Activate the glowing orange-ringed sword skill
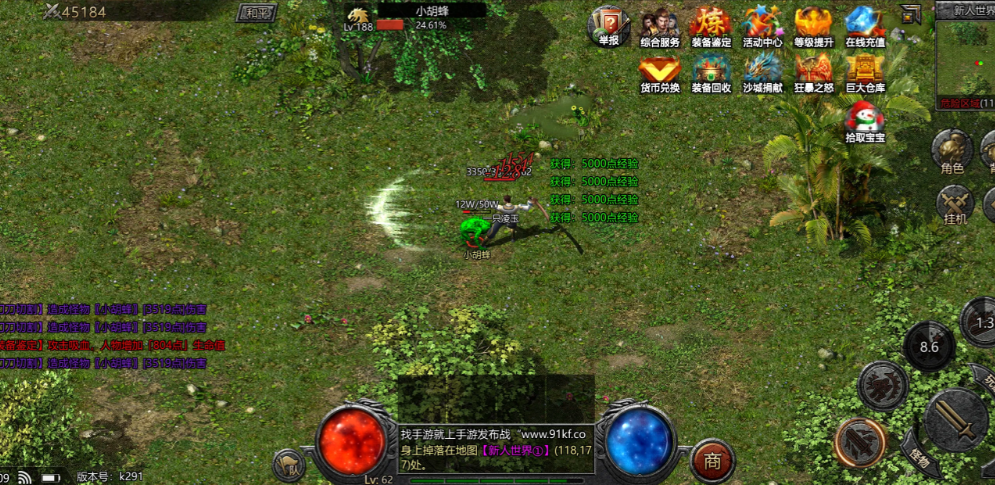The image size is (995, 485). [859, 442]
